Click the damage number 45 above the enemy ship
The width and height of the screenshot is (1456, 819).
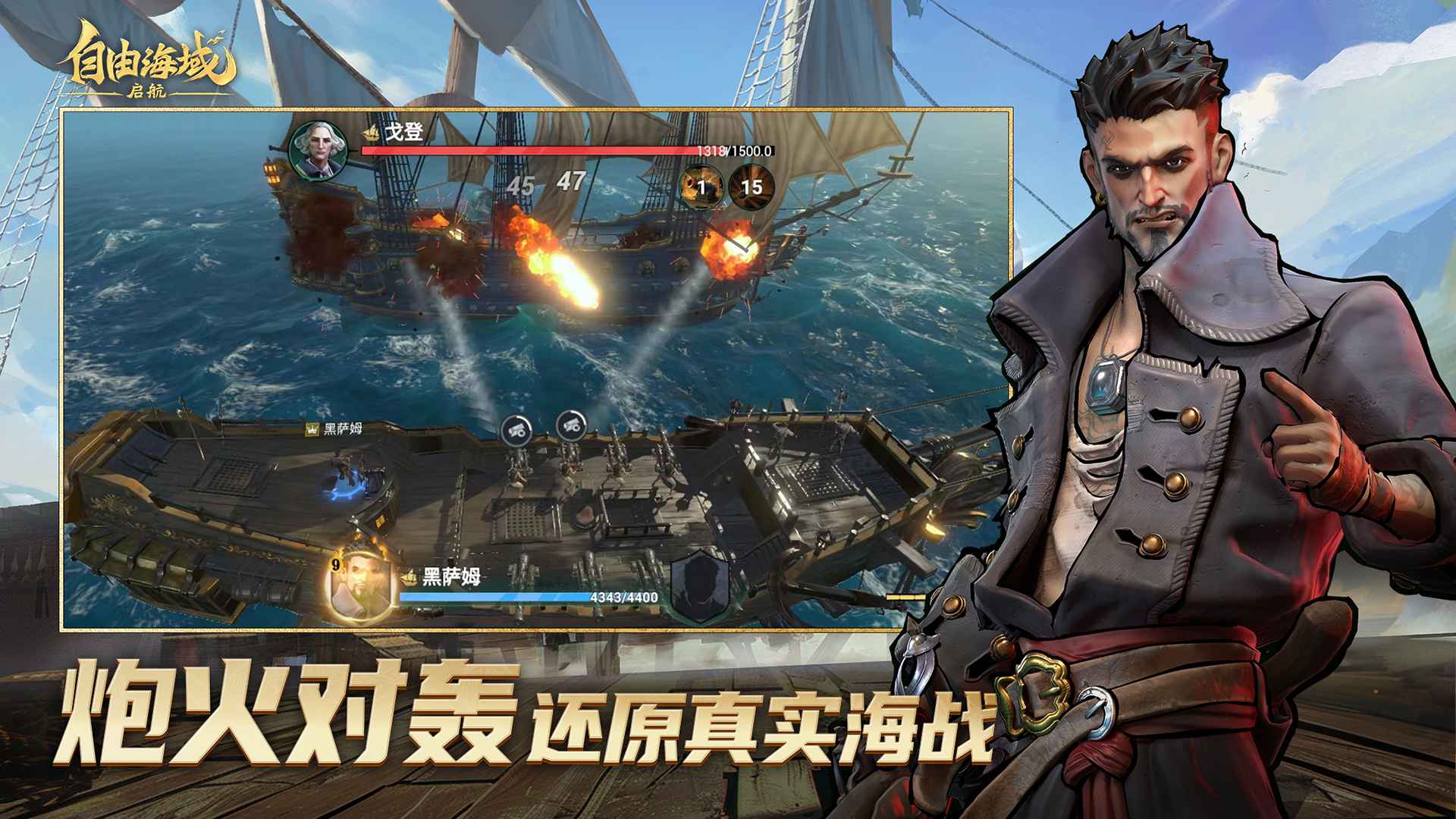520,186
